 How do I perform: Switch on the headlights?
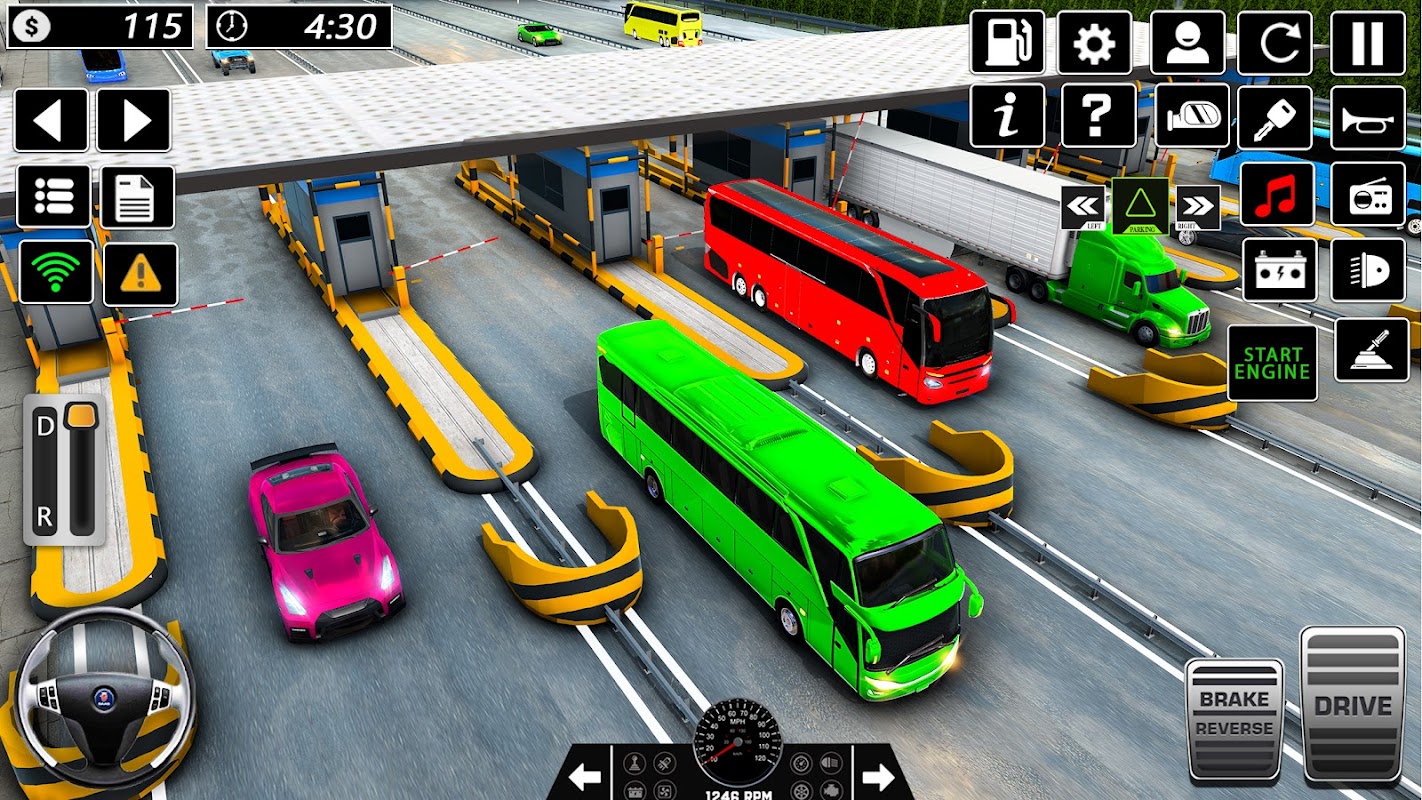pos(1368,270)
